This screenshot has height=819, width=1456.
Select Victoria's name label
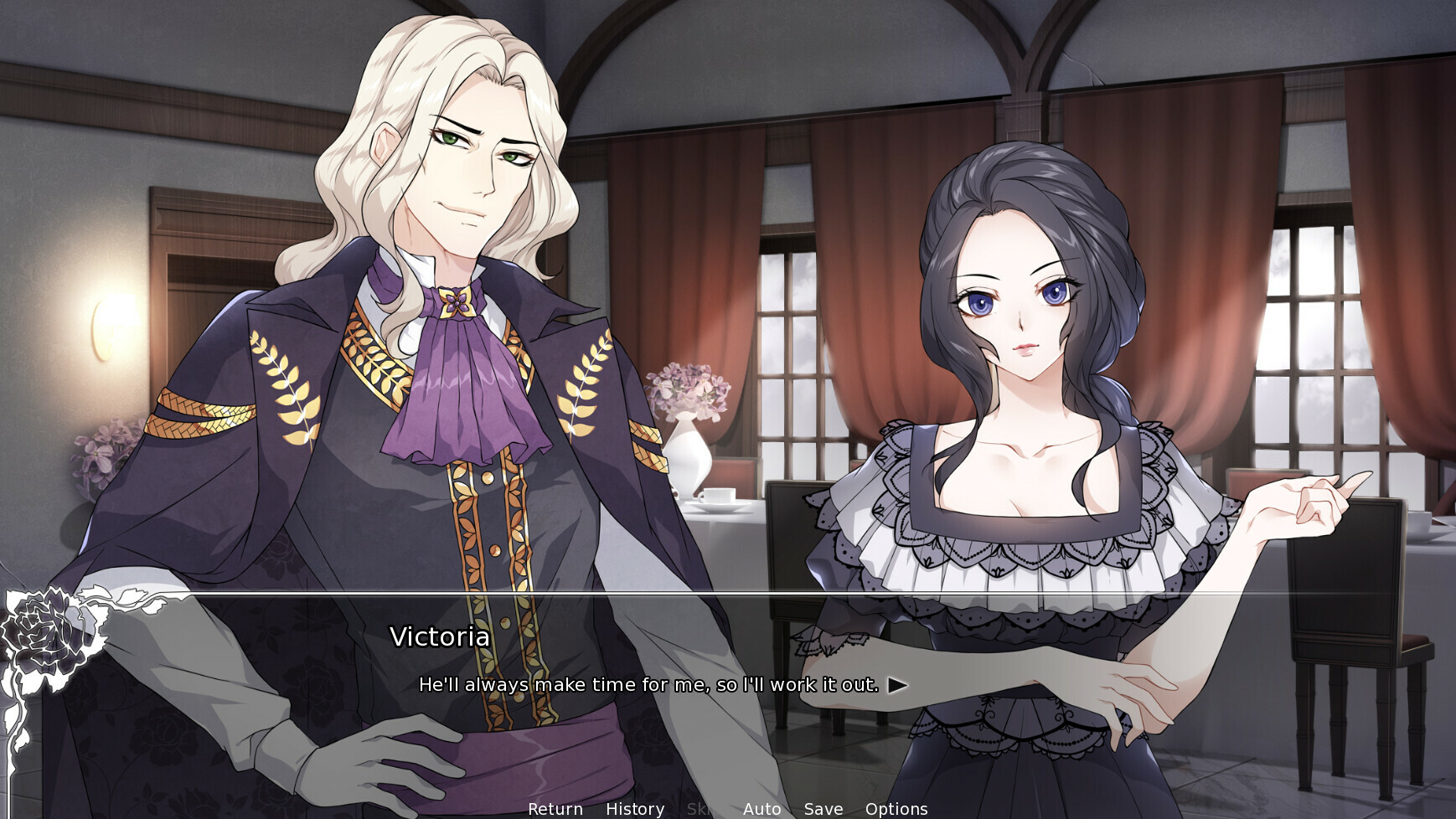(439, 638)
